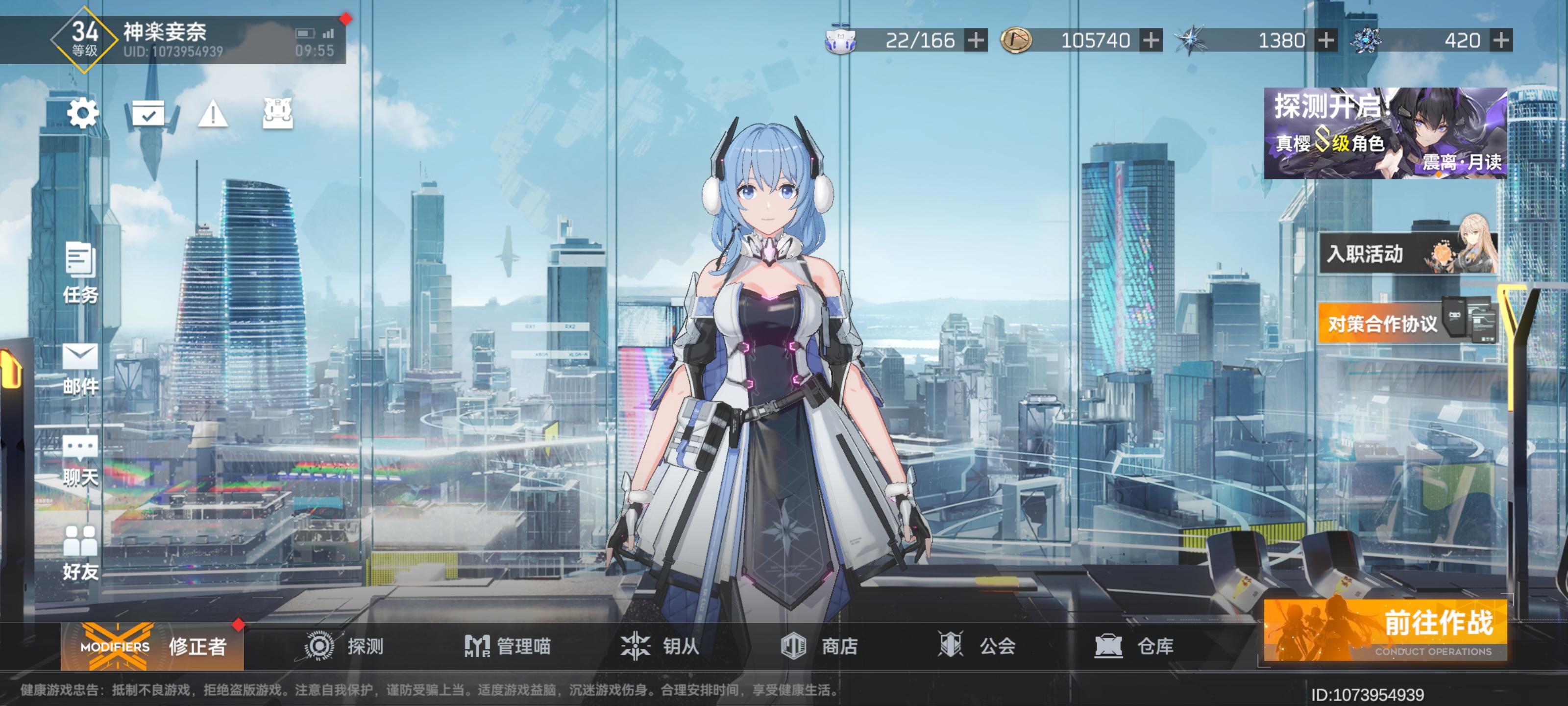
Task: Open the settings gear icon
Action: click(x=82, y=113)
